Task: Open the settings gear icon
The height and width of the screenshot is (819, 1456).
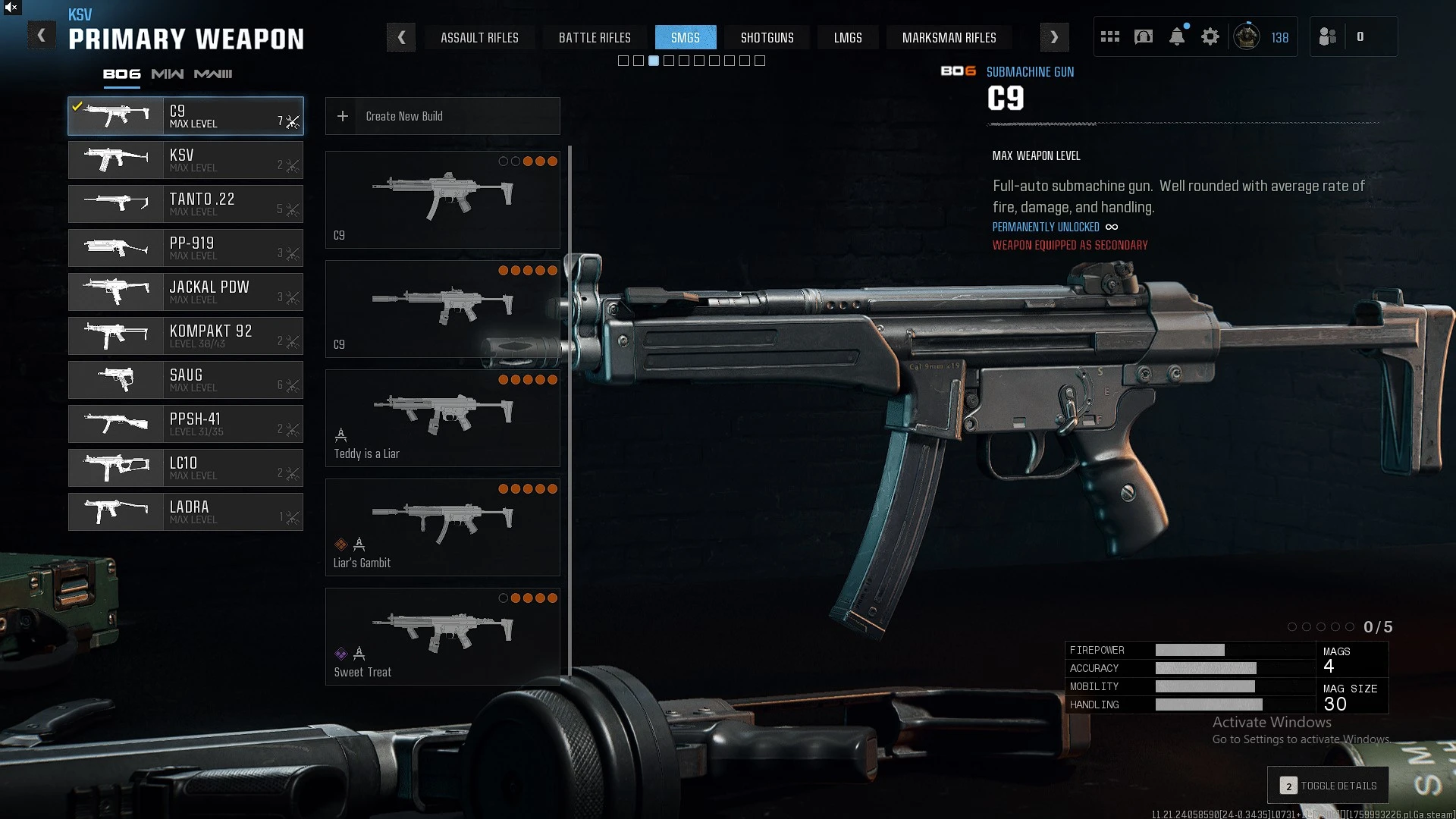Action: [1210, 37]
